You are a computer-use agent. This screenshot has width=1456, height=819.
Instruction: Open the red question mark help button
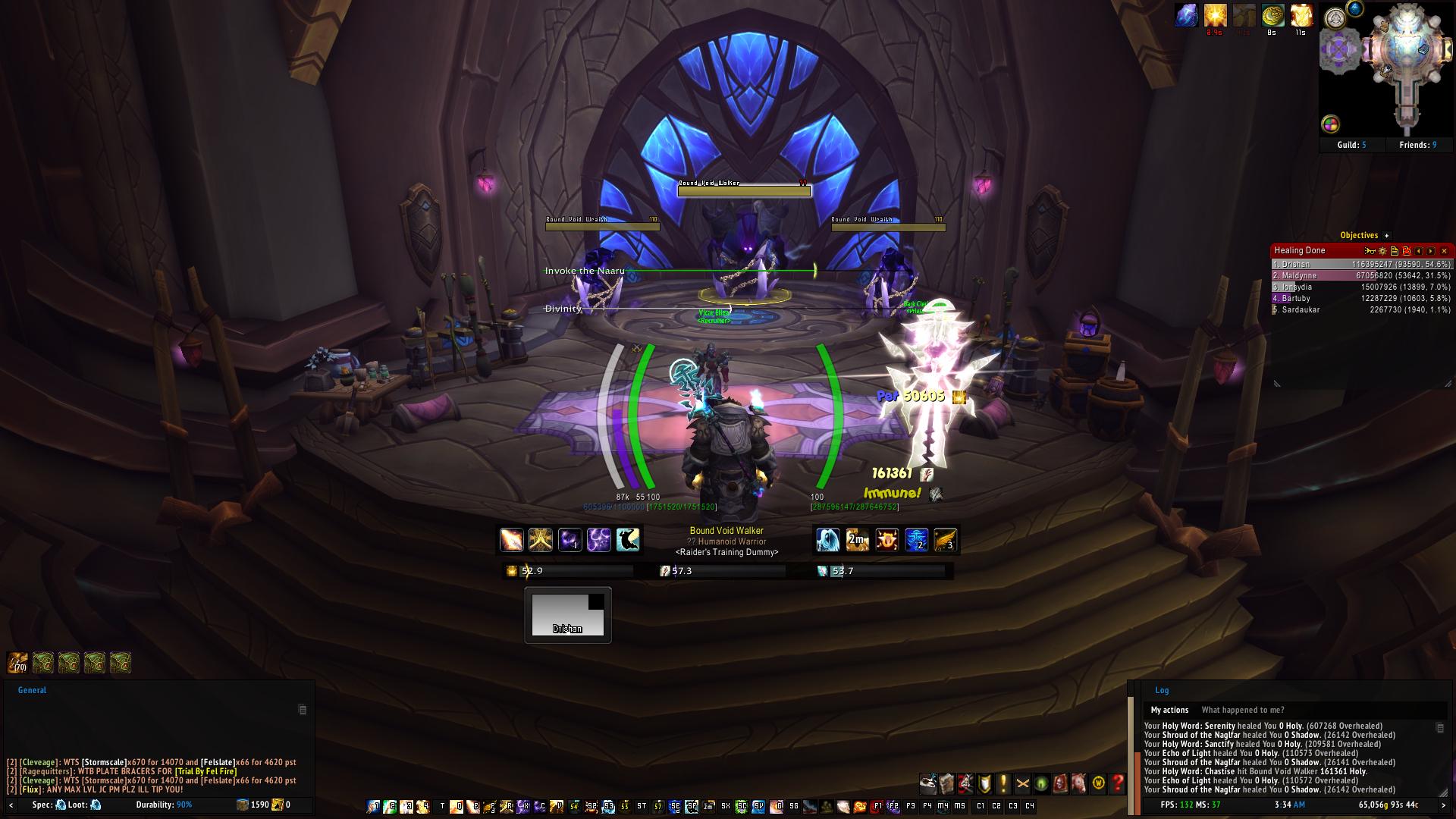coord(1117,783)
